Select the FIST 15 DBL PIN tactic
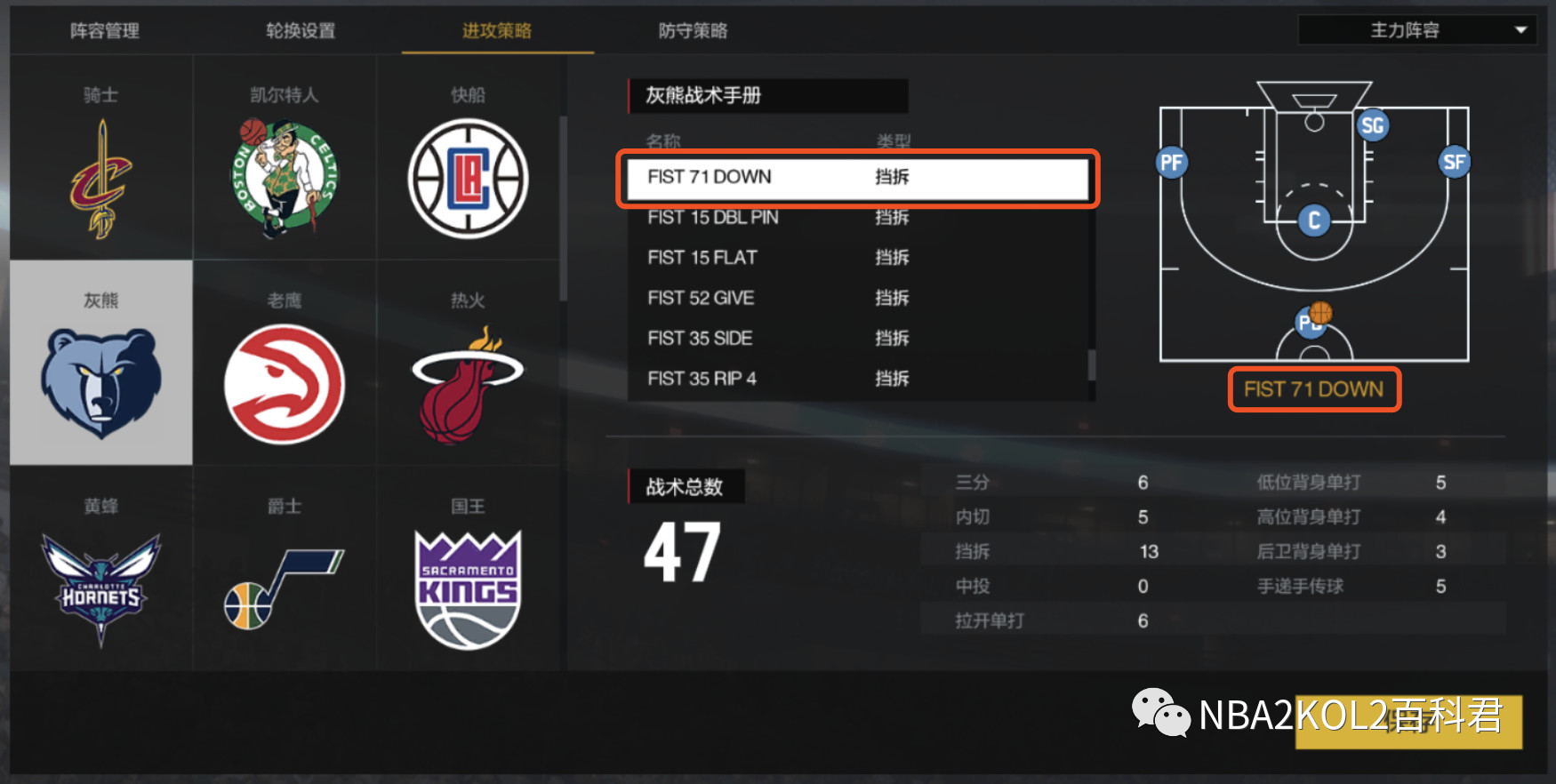 [x=711, y=218]
